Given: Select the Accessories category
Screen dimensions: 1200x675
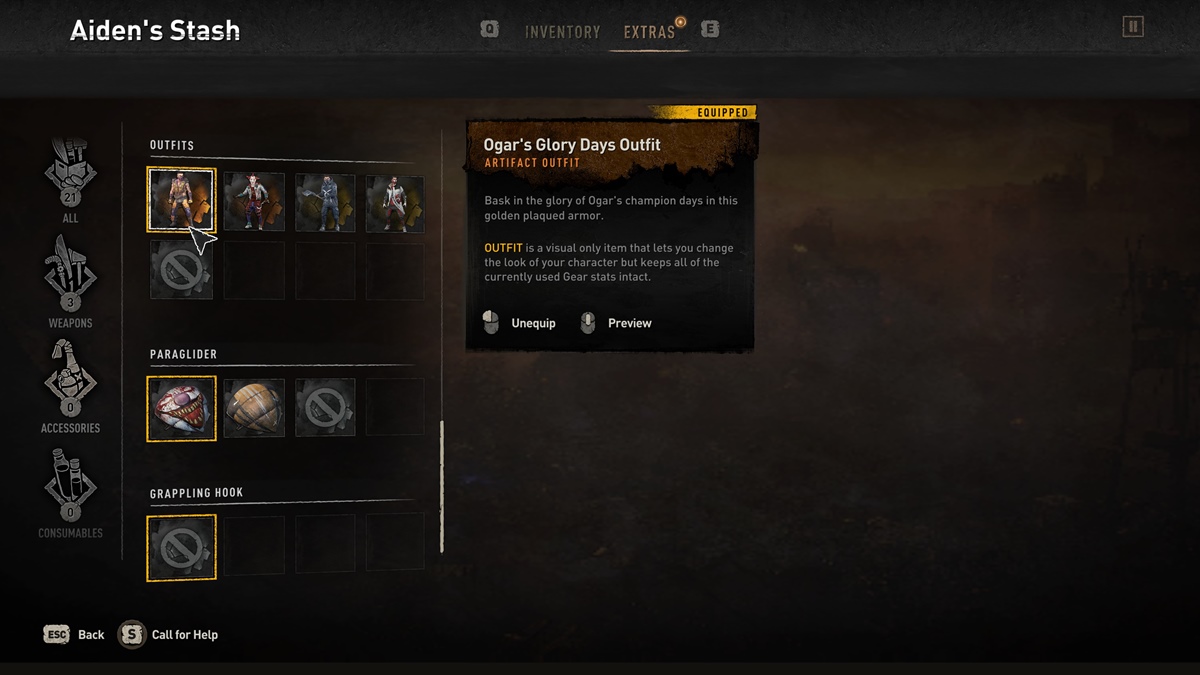Looking at the screenshot, I should (70, 388).
